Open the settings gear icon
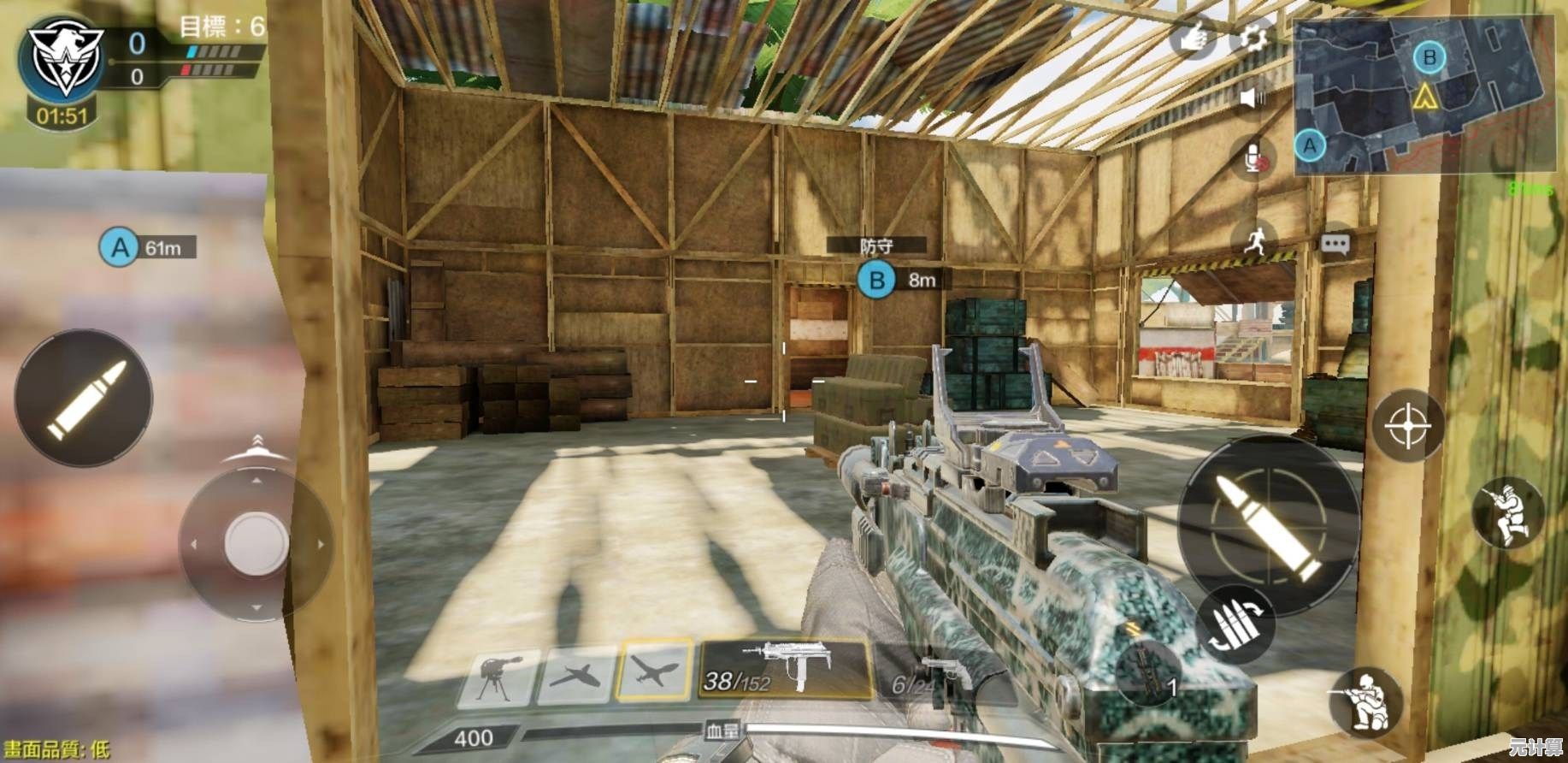Image resolution: width=1568 pixels, height=763 pixels. [x=1253, y=38]
